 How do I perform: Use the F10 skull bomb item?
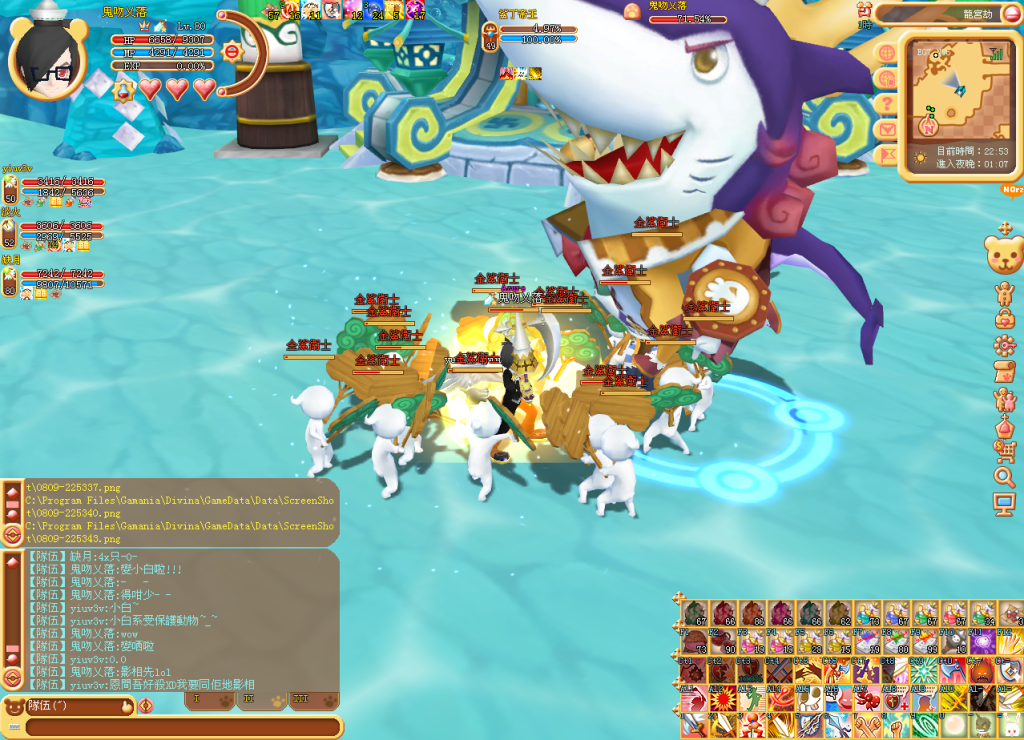coord(955,643)
